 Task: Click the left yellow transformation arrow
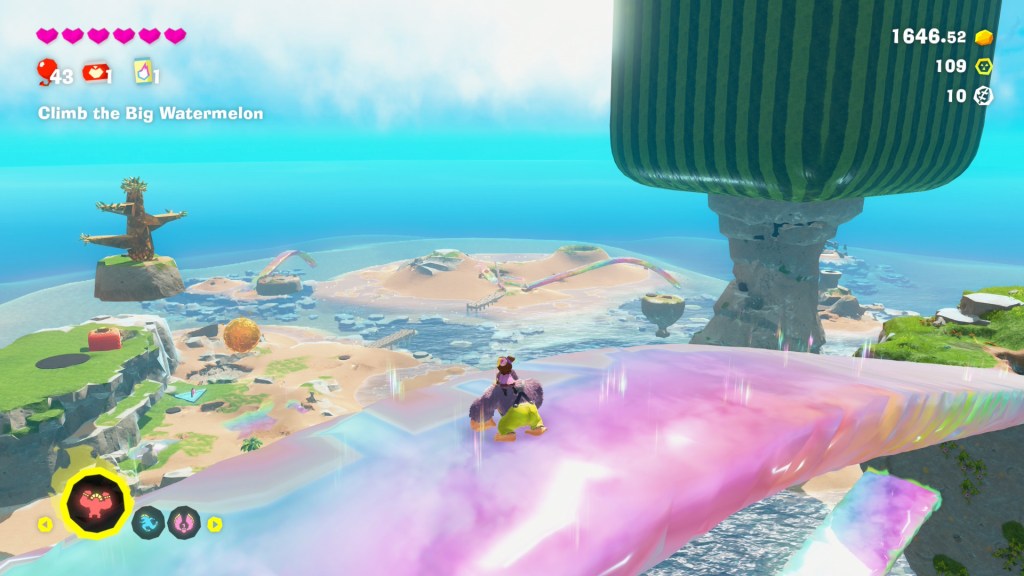(x=44, y=523)
